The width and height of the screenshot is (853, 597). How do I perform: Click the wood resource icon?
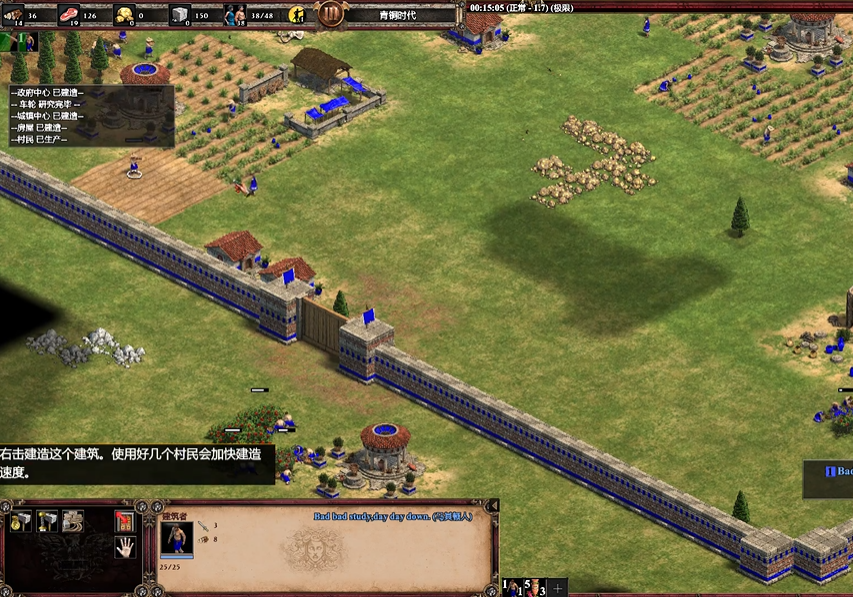(12, 15)
